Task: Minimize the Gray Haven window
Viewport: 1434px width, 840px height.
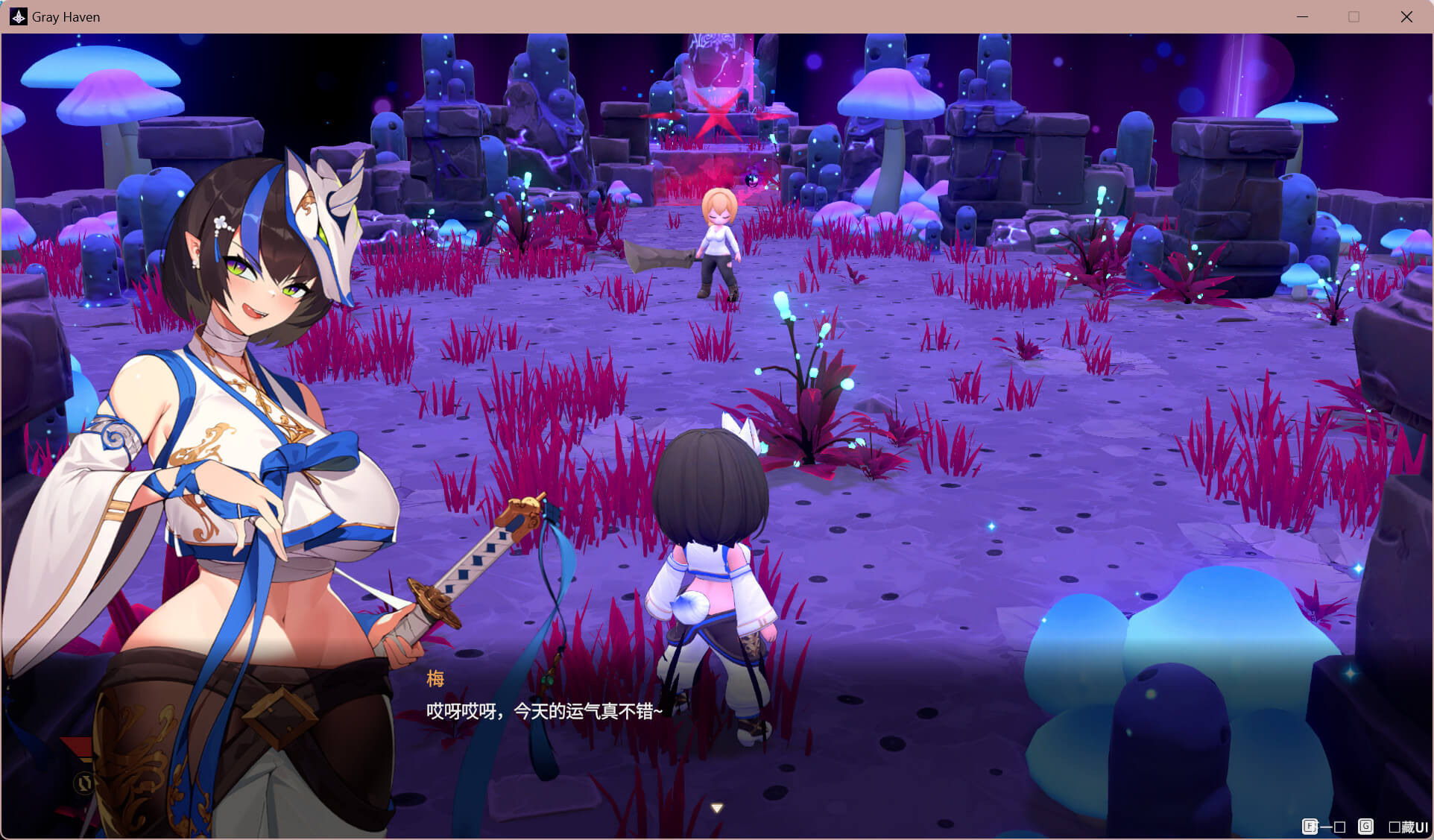Action: point(1302,16)
